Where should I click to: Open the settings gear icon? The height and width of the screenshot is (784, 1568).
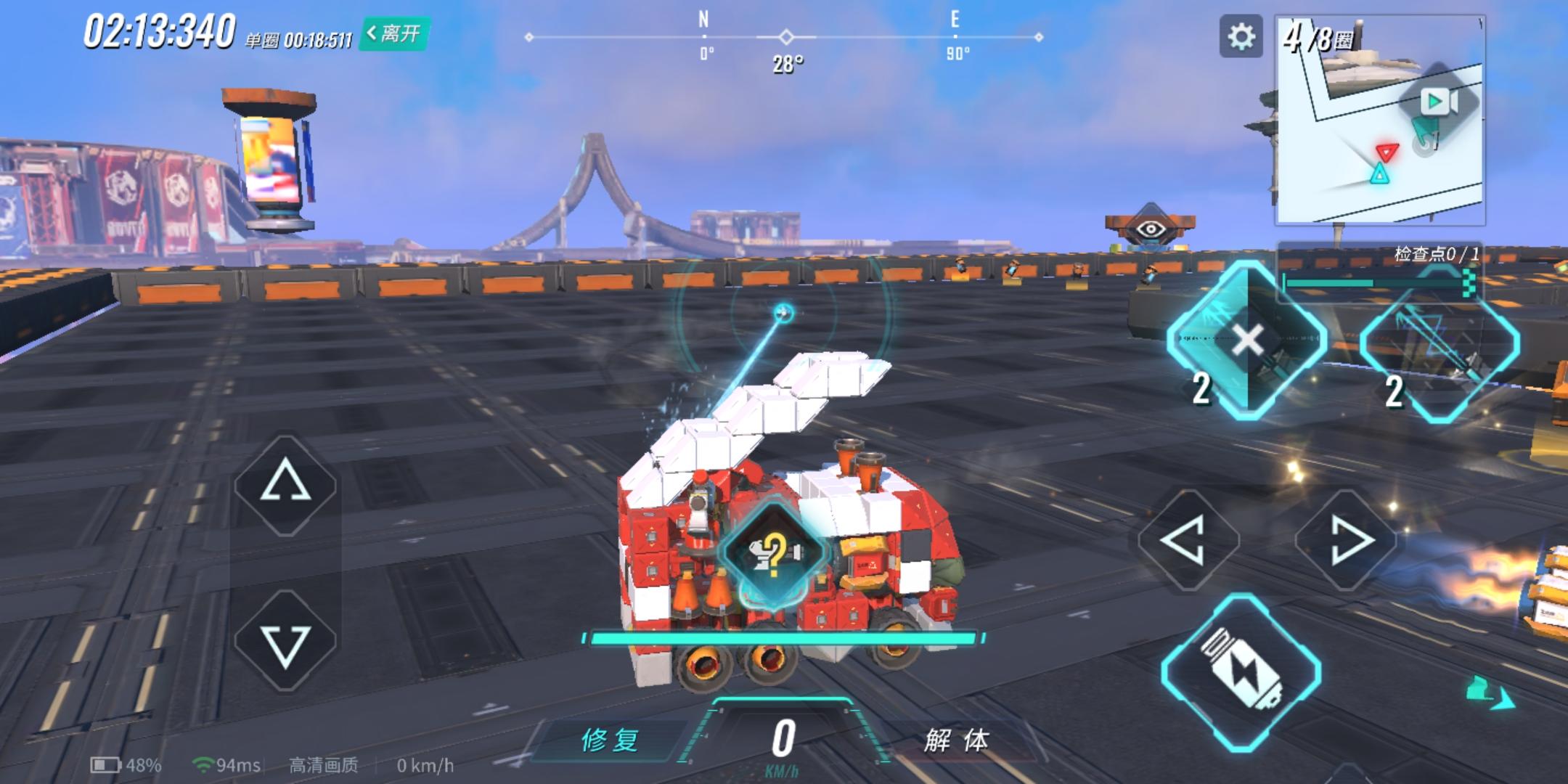click(1243, 36)
